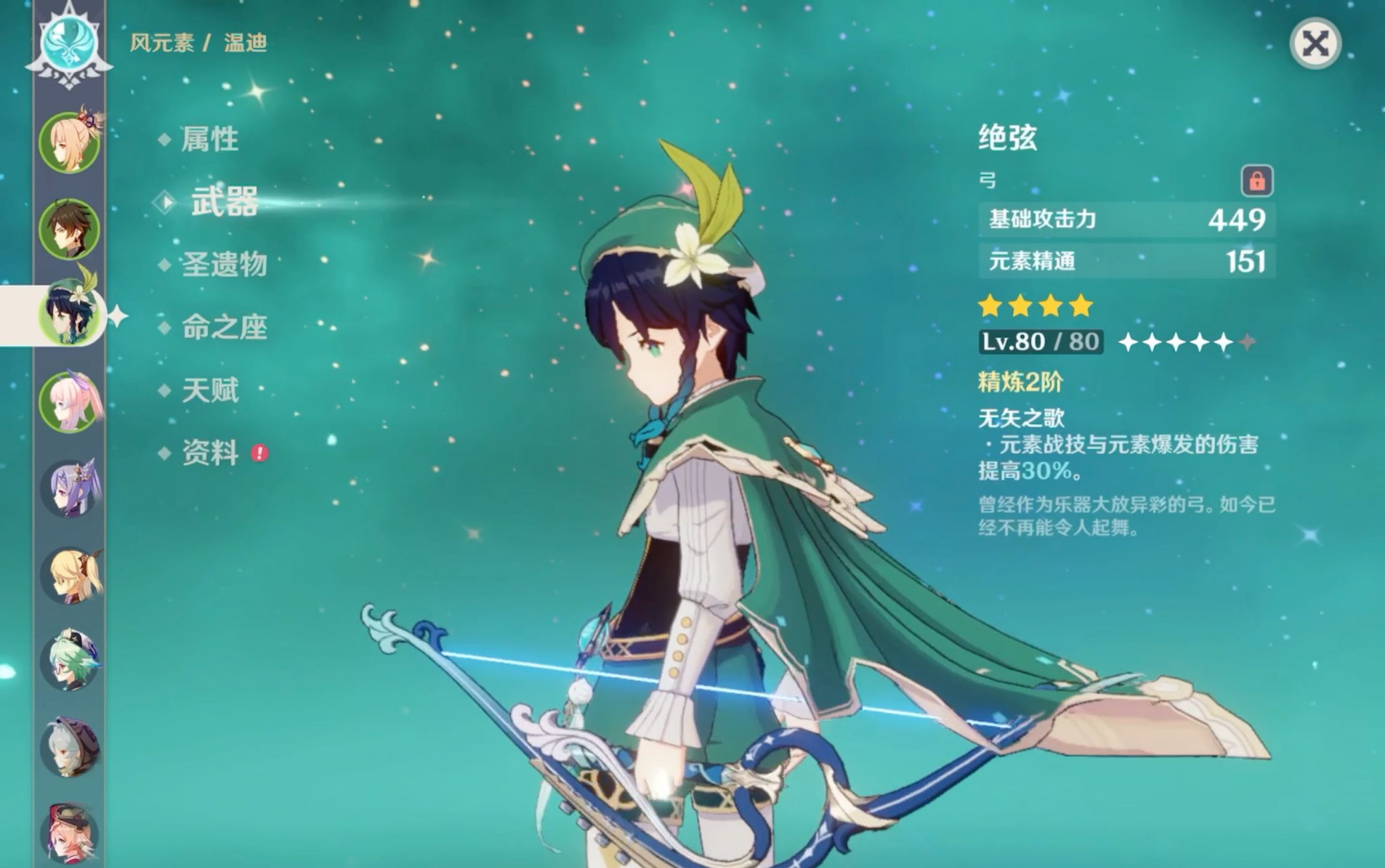Viewport: 1385px width, 868px height.
Task: Select the 武器 weapon menu entry
Action: click(224, 201)
